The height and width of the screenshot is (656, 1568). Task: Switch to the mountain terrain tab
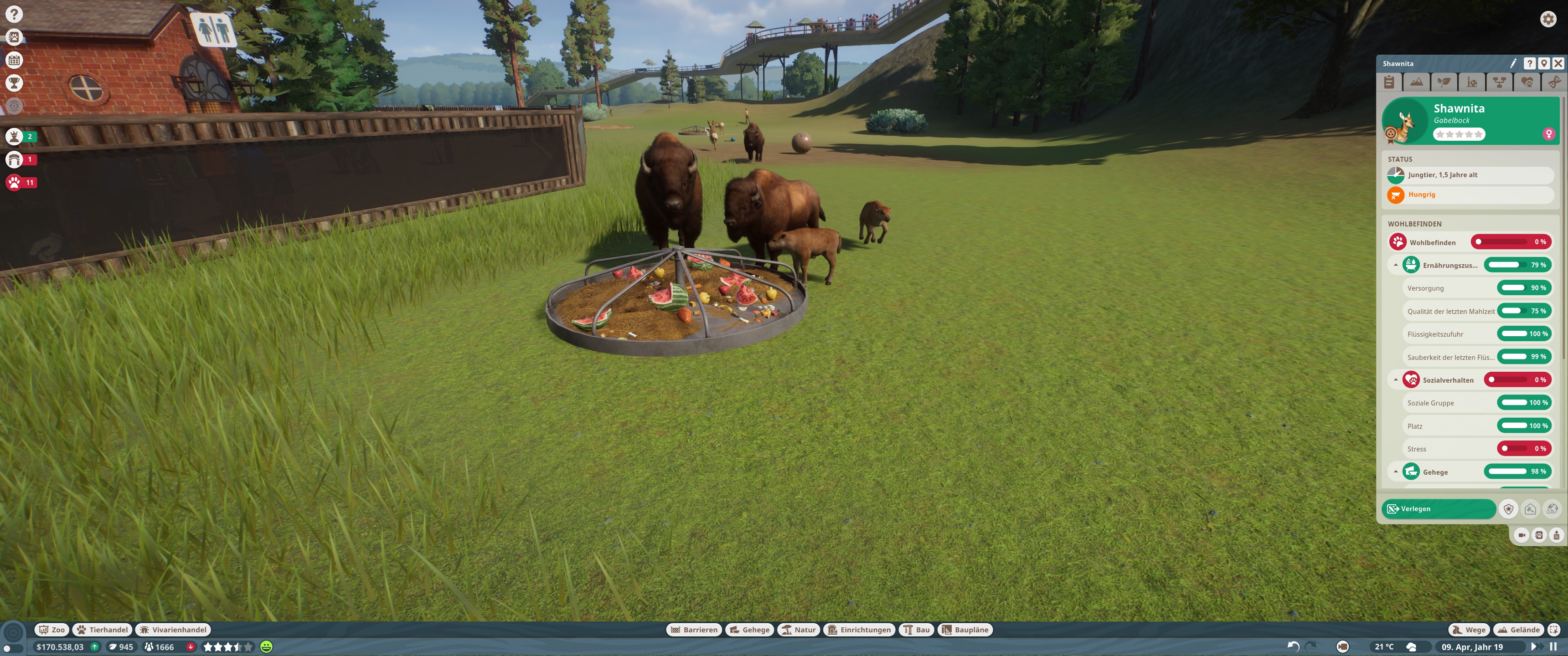1416,82
